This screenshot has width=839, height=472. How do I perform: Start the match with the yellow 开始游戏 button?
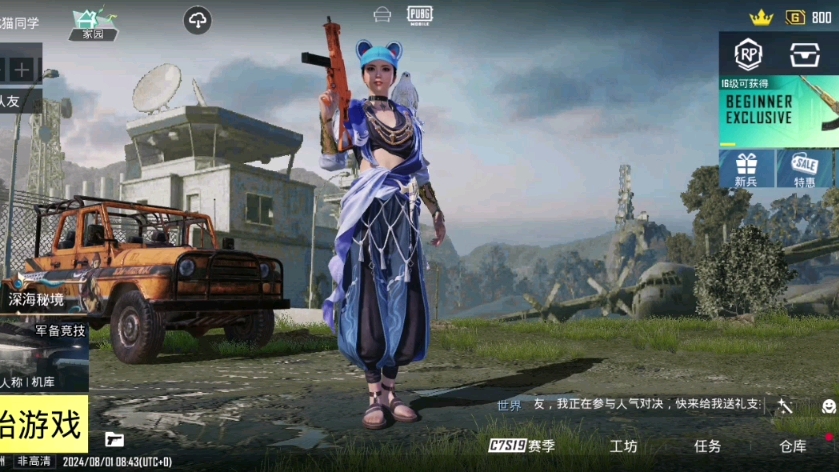[x=42, y=424]
